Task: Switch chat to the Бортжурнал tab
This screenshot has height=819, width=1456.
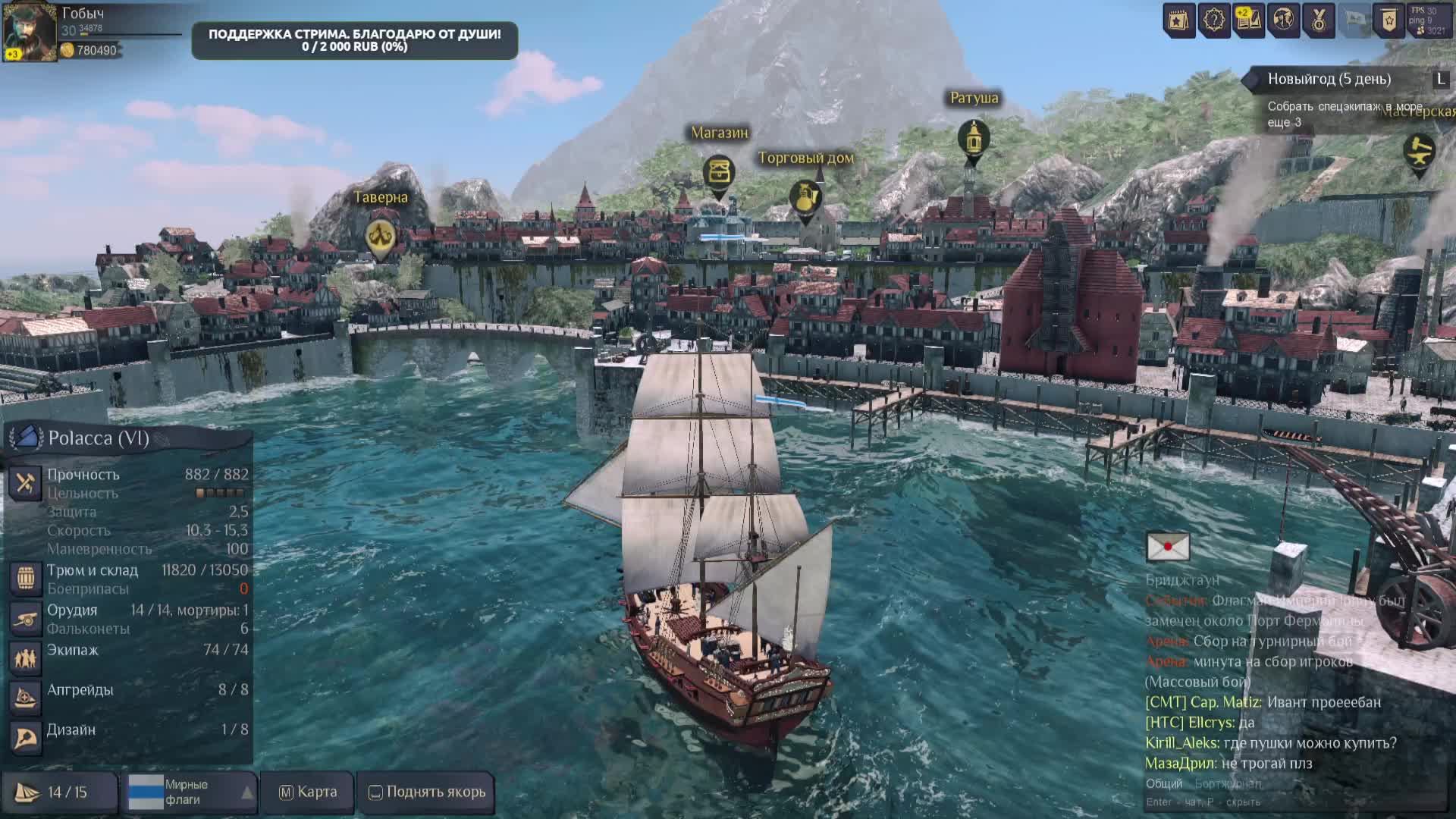Action: (x=1228, y=783)
